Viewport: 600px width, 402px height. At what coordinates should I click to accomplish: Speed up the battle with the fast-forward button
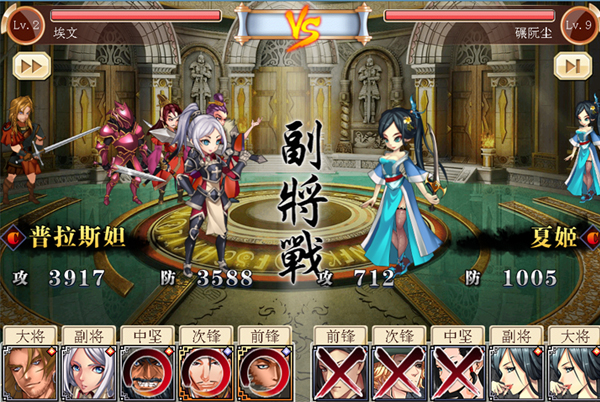[x=30, y=66]
